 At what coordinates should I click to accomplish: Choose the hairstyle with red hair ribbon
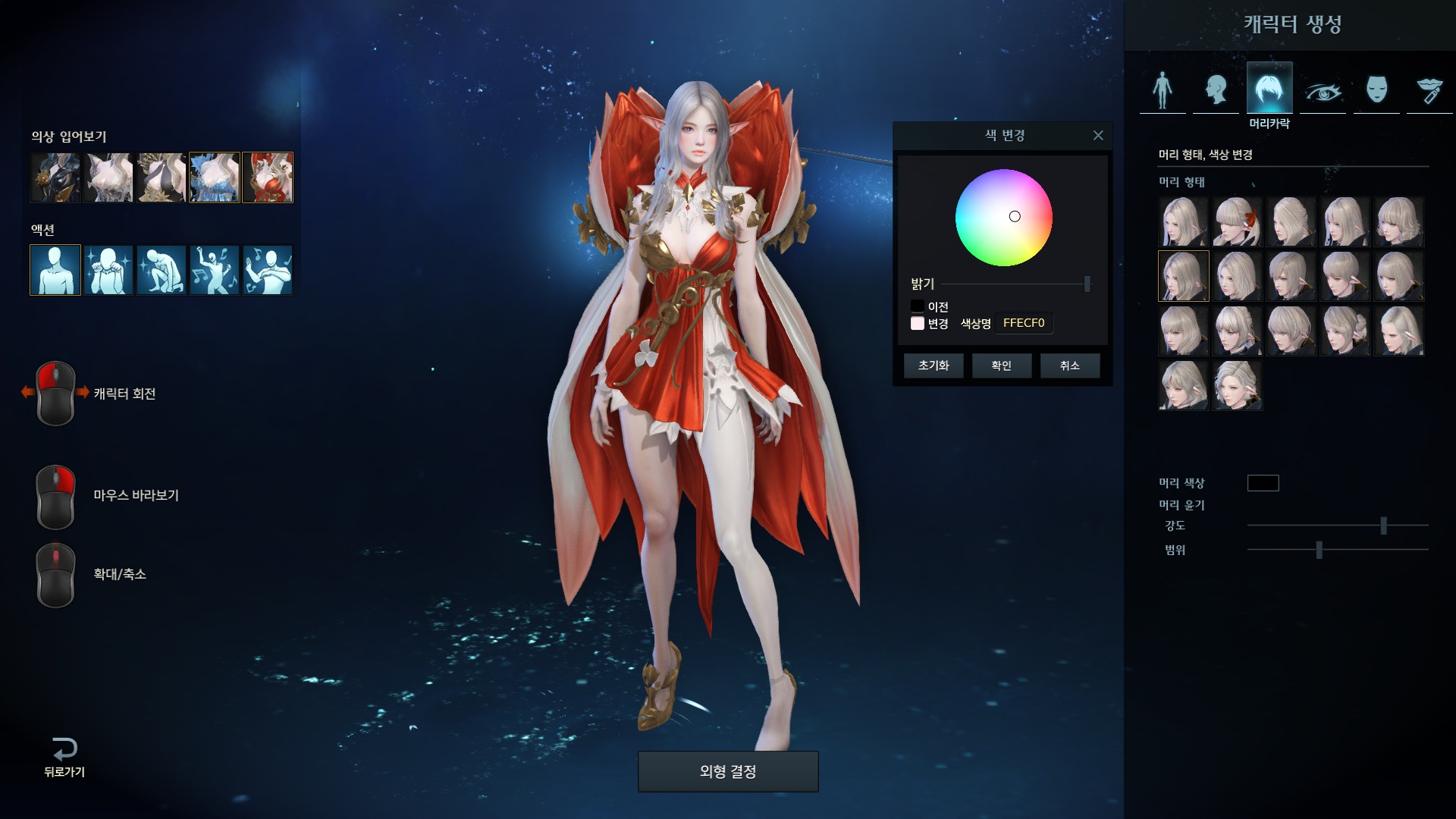pyautogui.click(x=1237, y=222)
